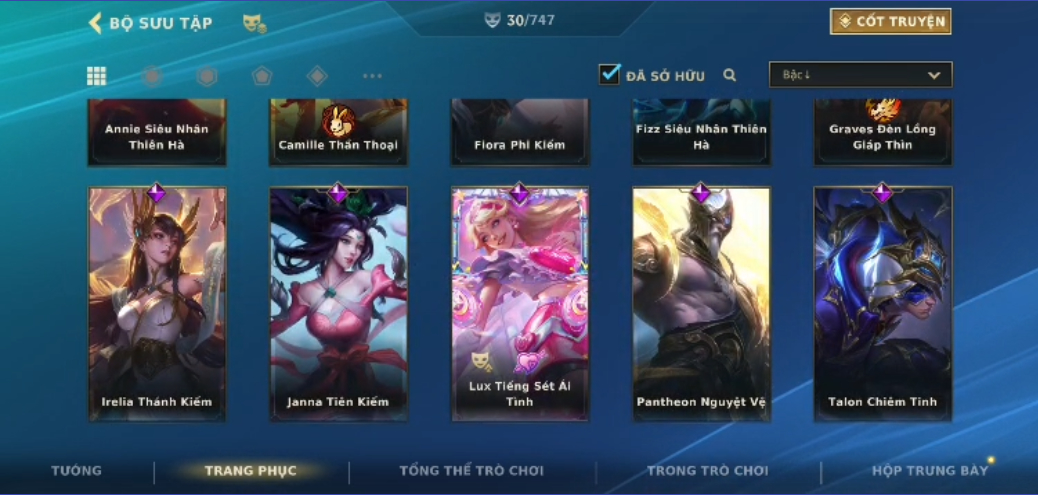Click the mask icon beside the title
Screen dimensions: 1038x495
[x=254, y=23]
